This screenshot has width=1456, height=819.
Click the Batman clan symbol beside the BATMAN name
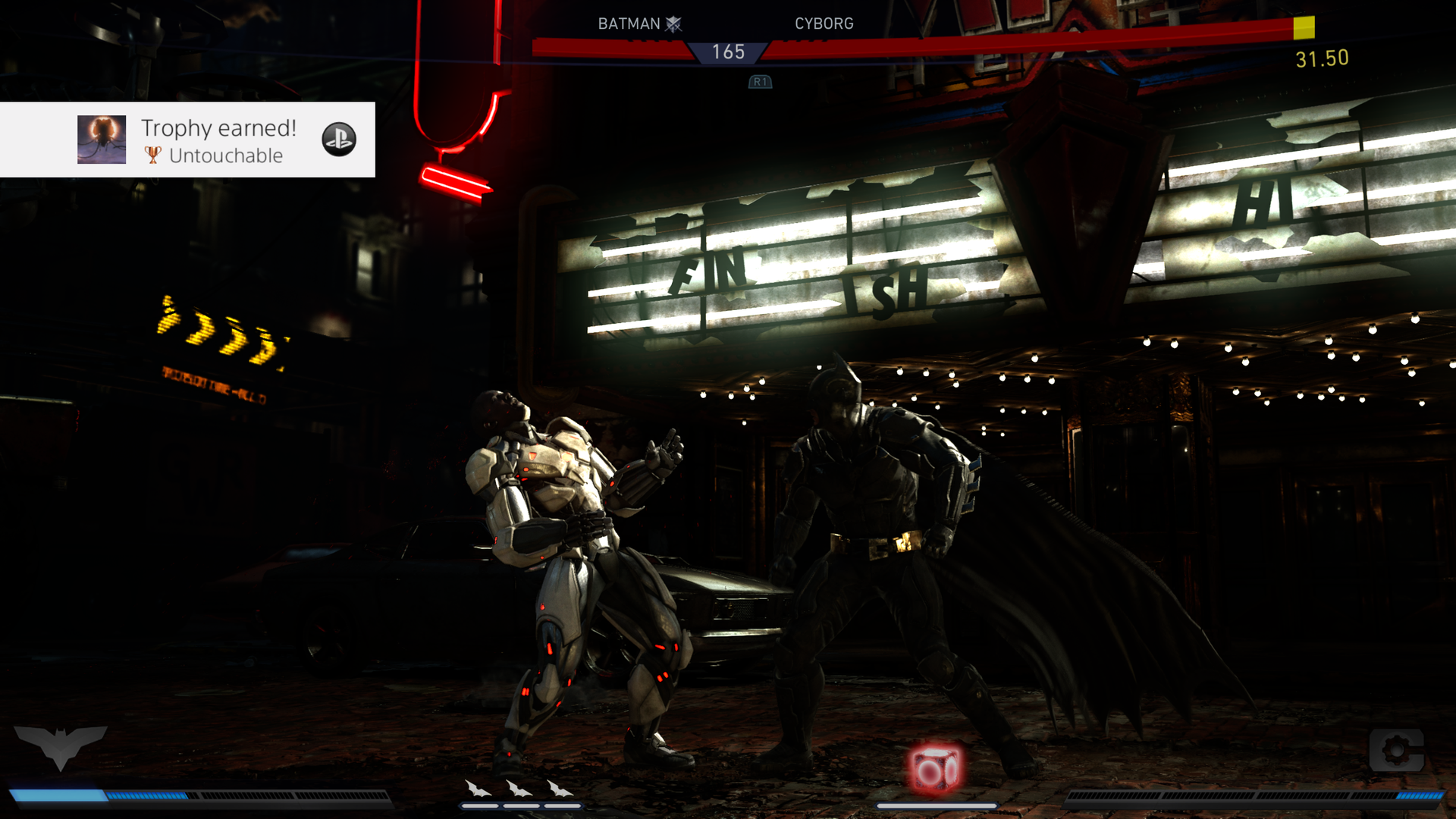coord(675,23)
